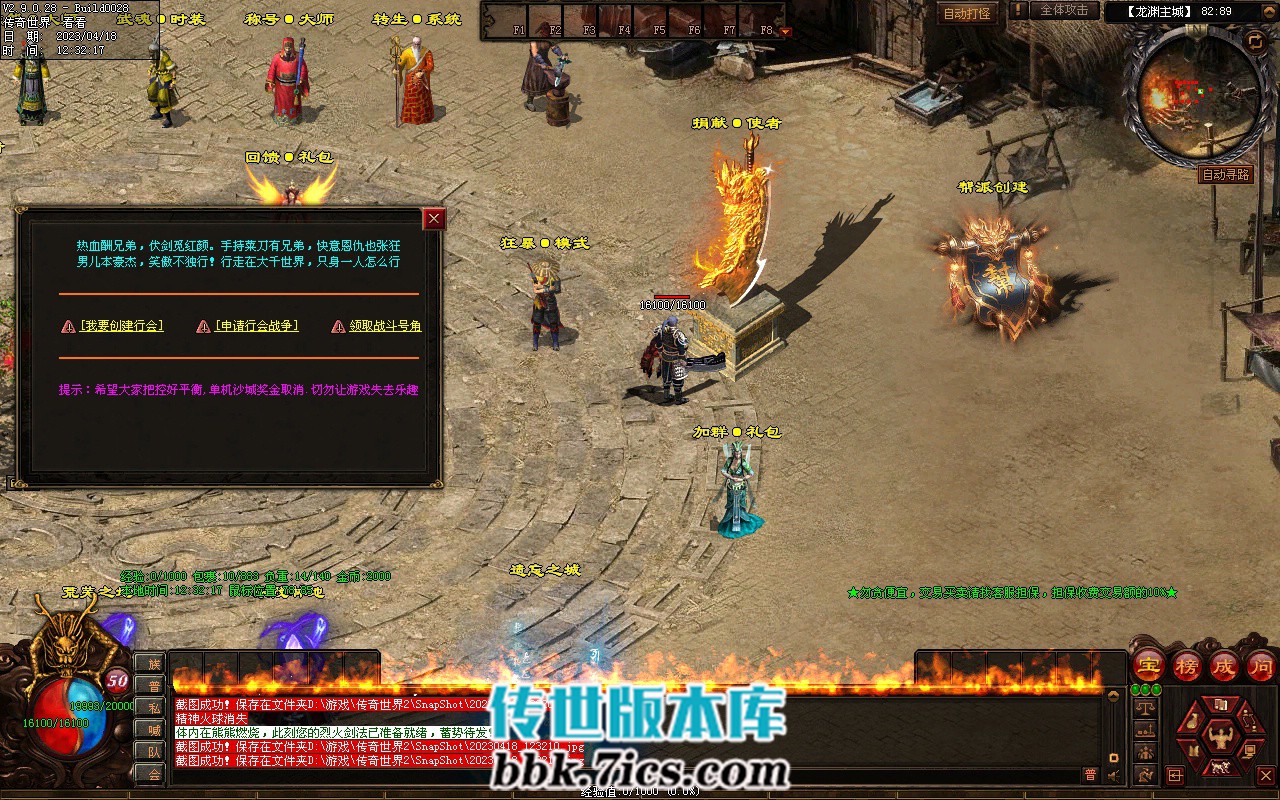Switch the 全体攻击 attack mode button
Screen dimensions: 1280x800
[x=1063, y=10]
